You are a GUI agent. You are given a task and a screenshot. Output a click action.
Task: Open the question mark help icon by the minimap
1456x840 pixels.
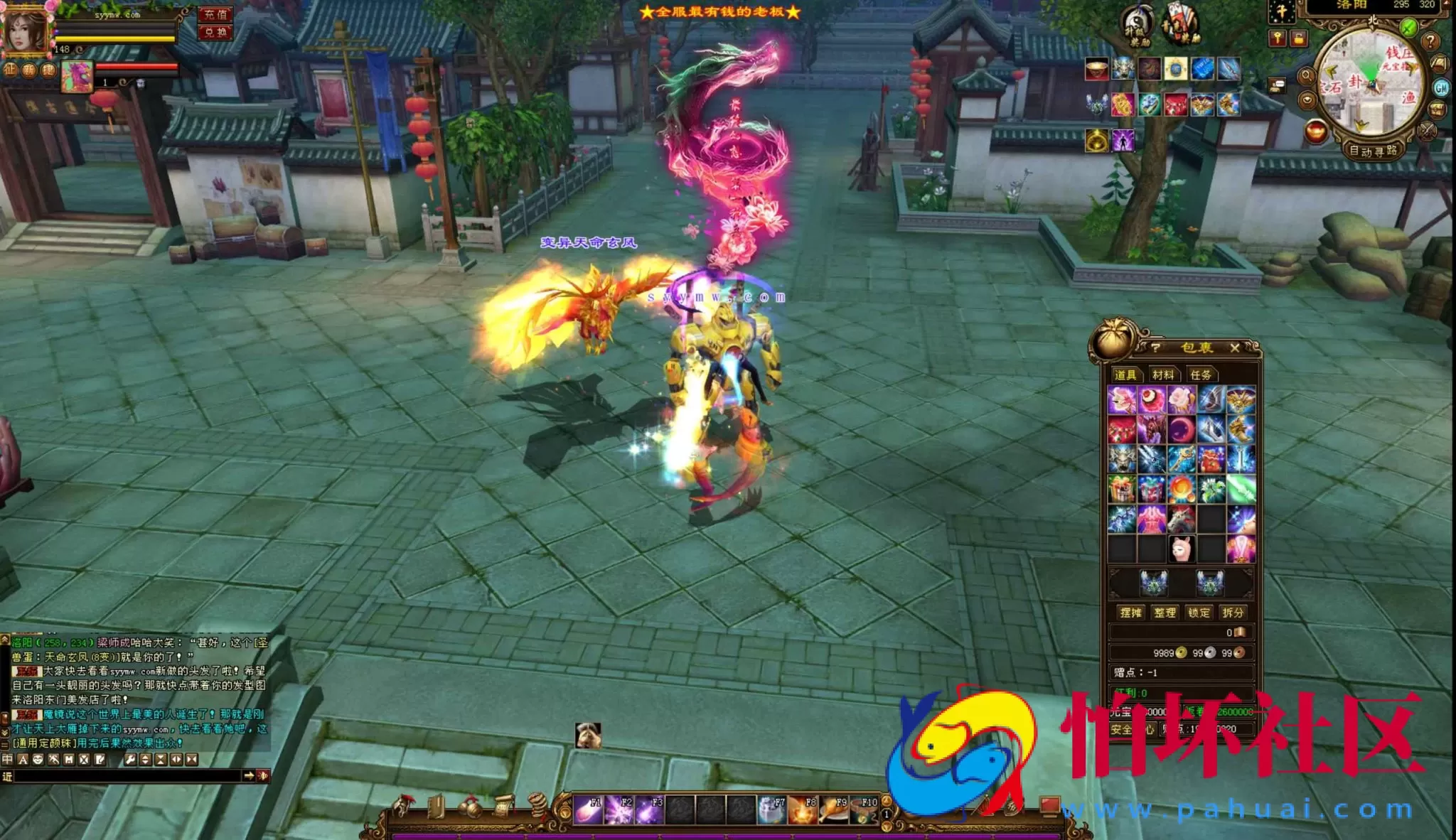[x=1430, y=41]
